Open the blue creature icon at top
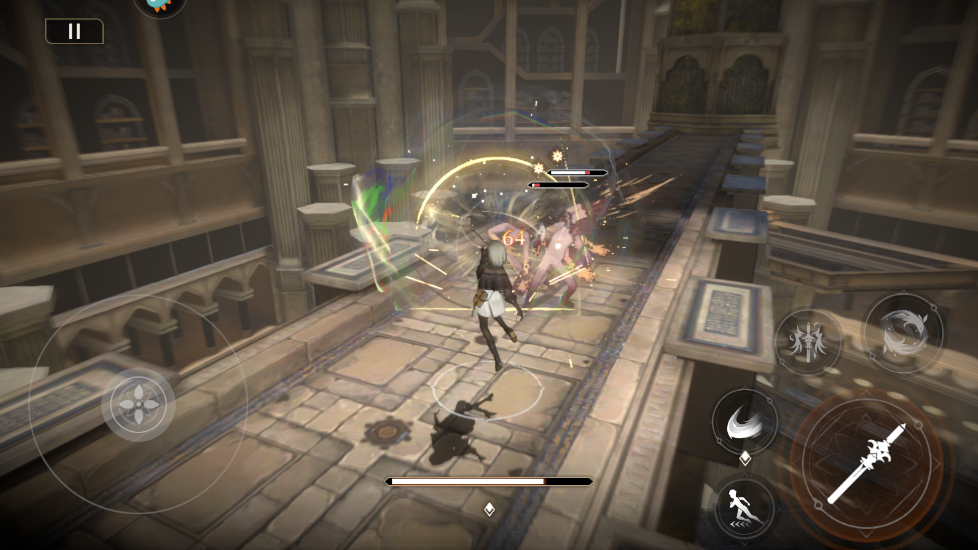Image resolution: width=978 pixels, height=550 pixels. click(x=160, y=6)
